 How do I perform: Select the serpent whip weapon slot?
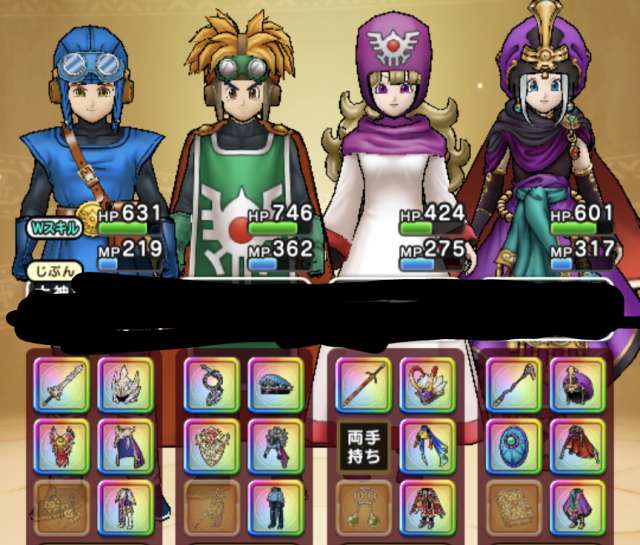[211, 384]
